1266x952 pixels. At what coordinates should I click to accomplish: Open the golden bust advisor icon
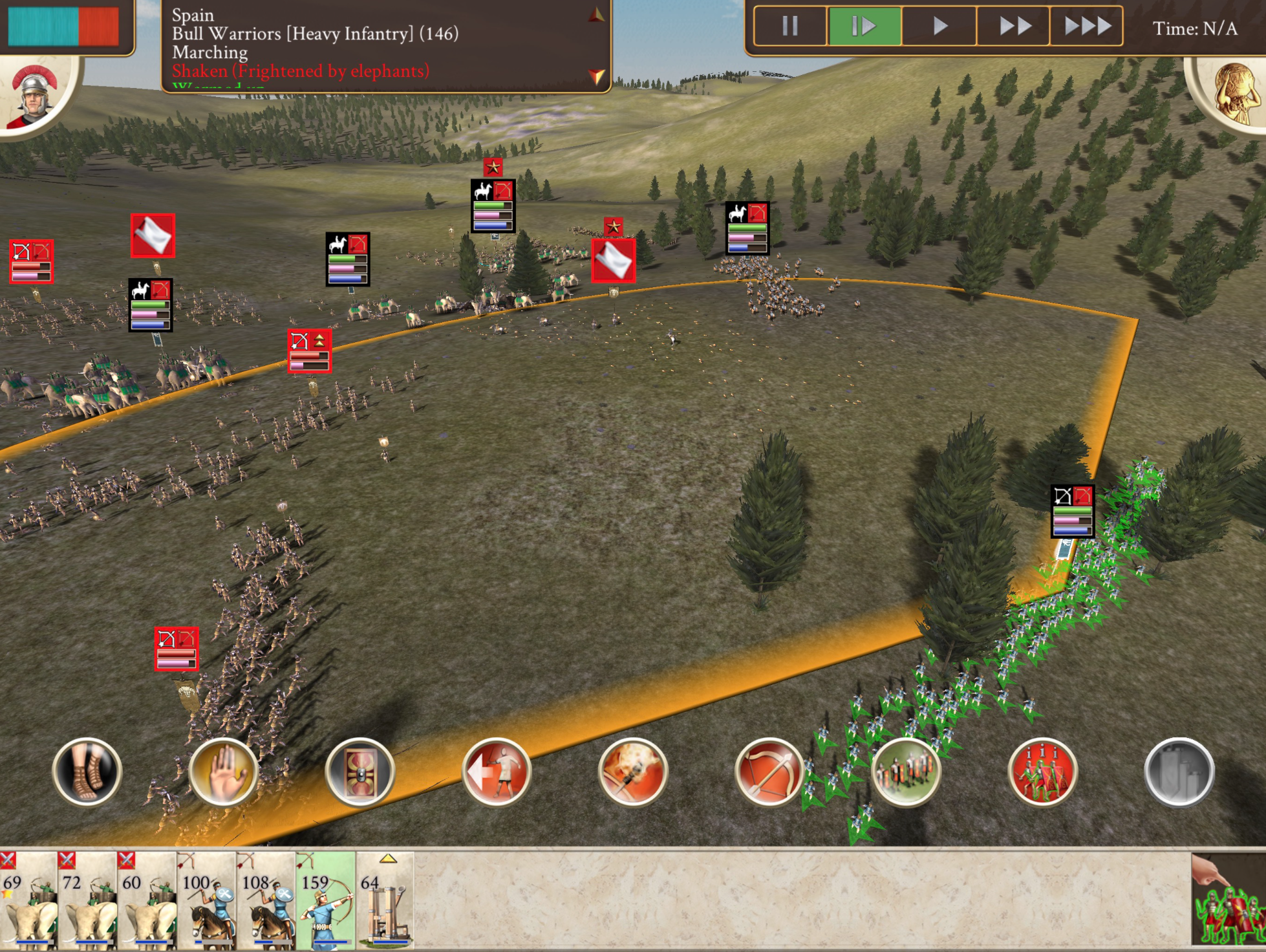[x=1234, y=92]
